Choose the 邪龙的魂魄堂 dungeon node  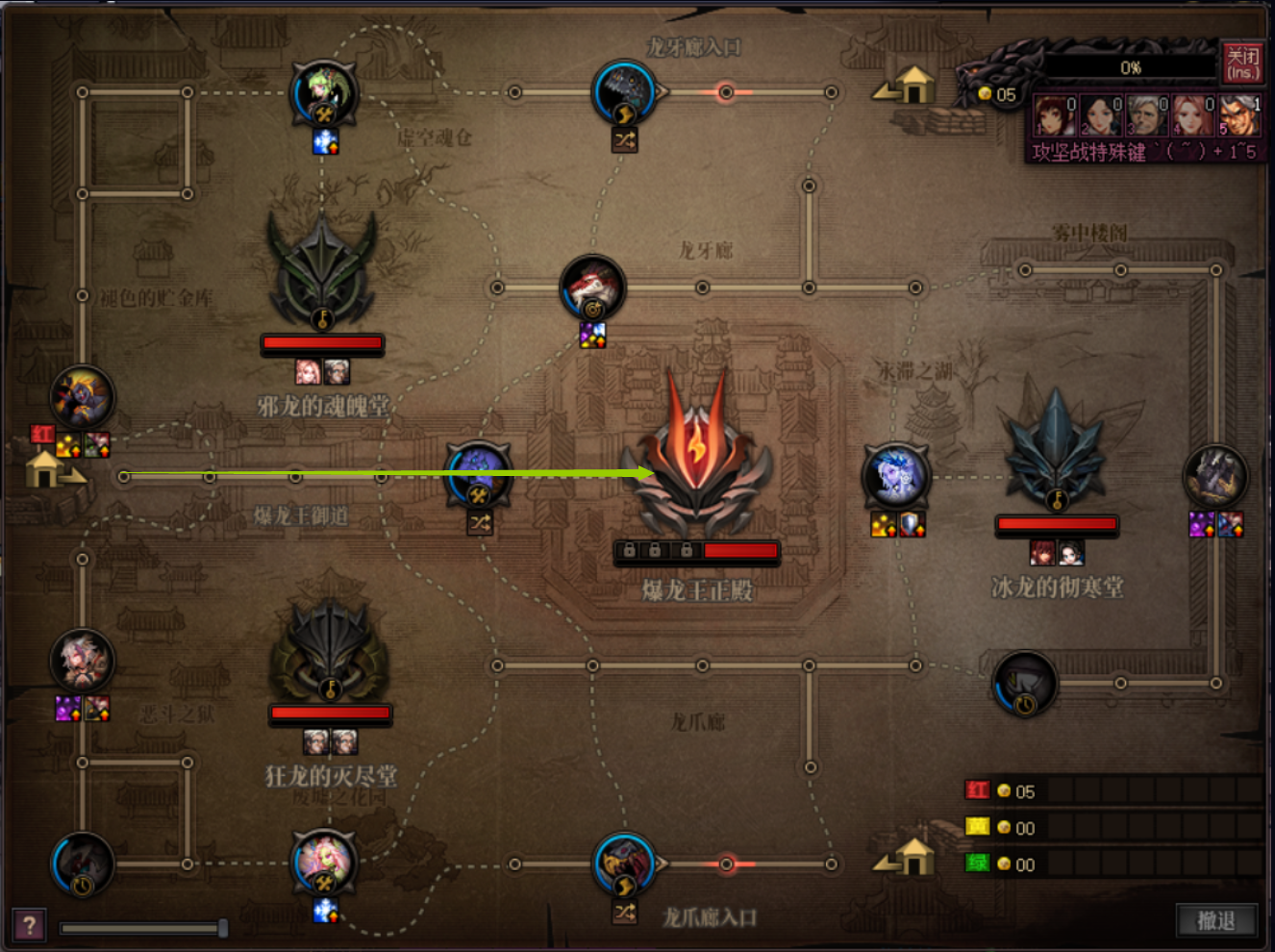click(322, 276)
